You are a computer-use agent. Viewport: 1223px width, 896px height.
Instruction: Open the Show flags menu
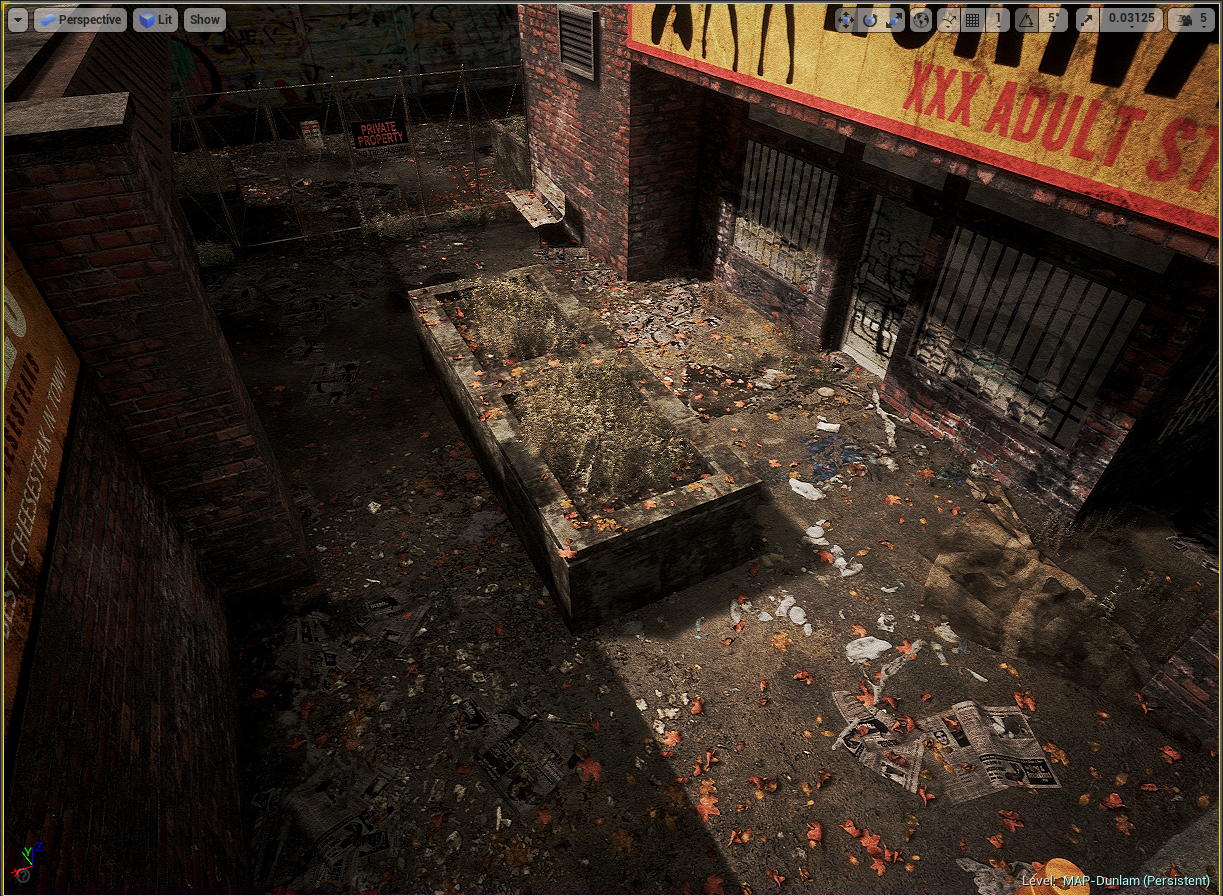(x=205, y=19)
